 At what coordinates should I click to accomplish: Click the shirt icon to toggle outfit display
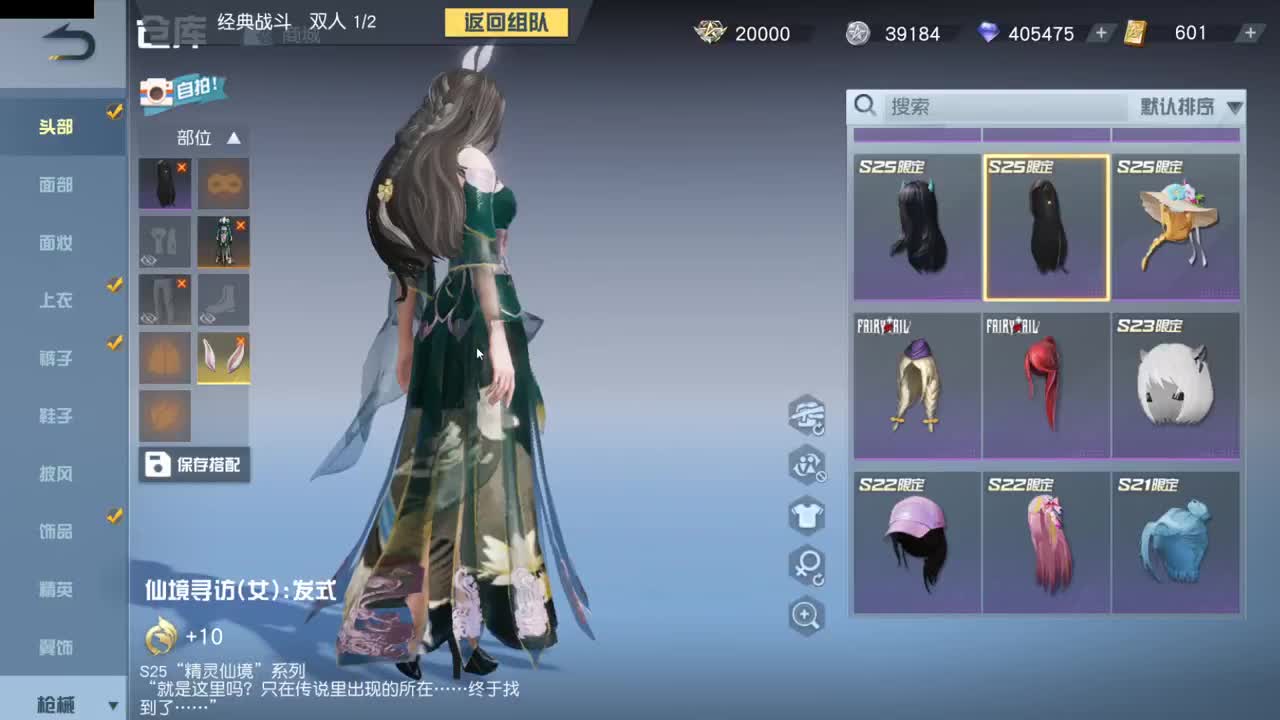pos(808,517)
